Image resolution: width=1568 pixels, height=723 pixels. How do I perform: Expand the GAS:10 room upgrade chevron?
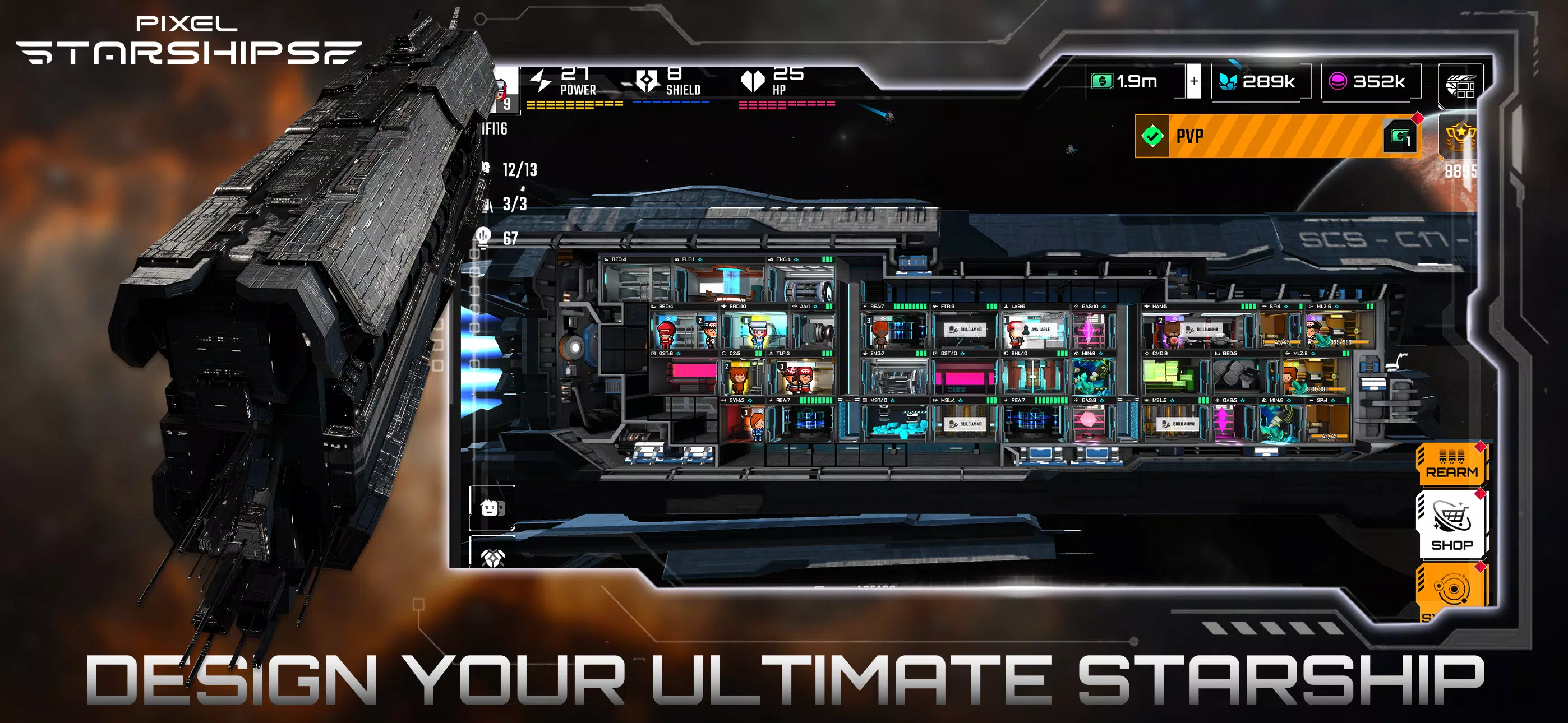point(1104,307)
